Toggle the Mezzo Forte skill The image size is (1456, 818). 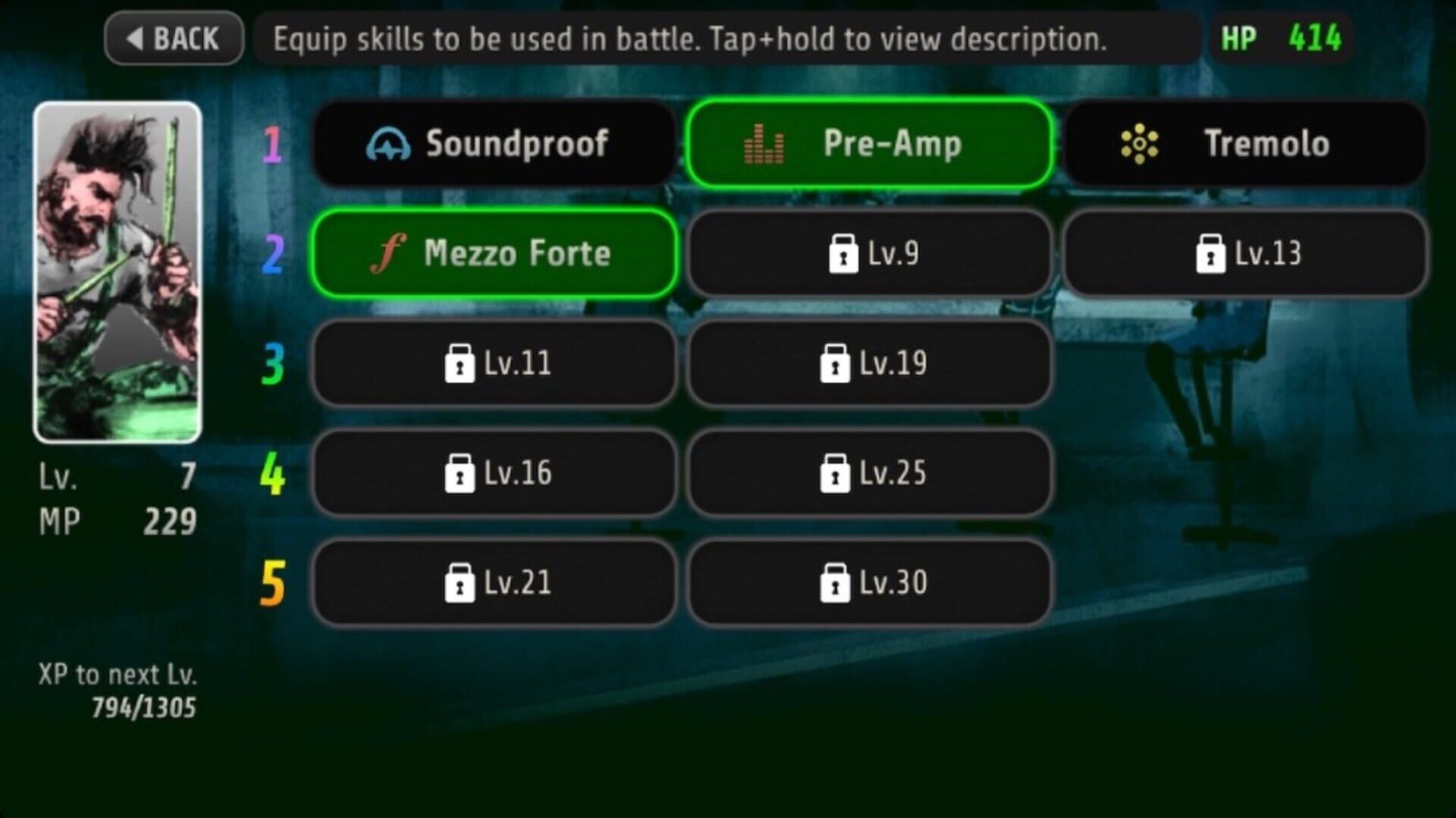tap(494, 253)
